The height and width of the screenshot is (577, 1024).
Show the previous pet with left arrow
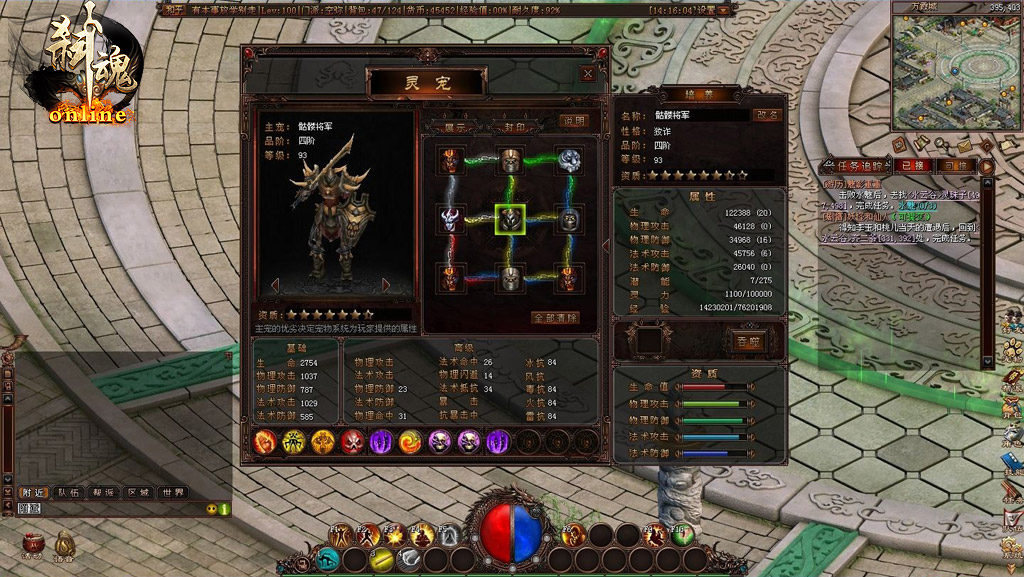click(x=276, y=286)
